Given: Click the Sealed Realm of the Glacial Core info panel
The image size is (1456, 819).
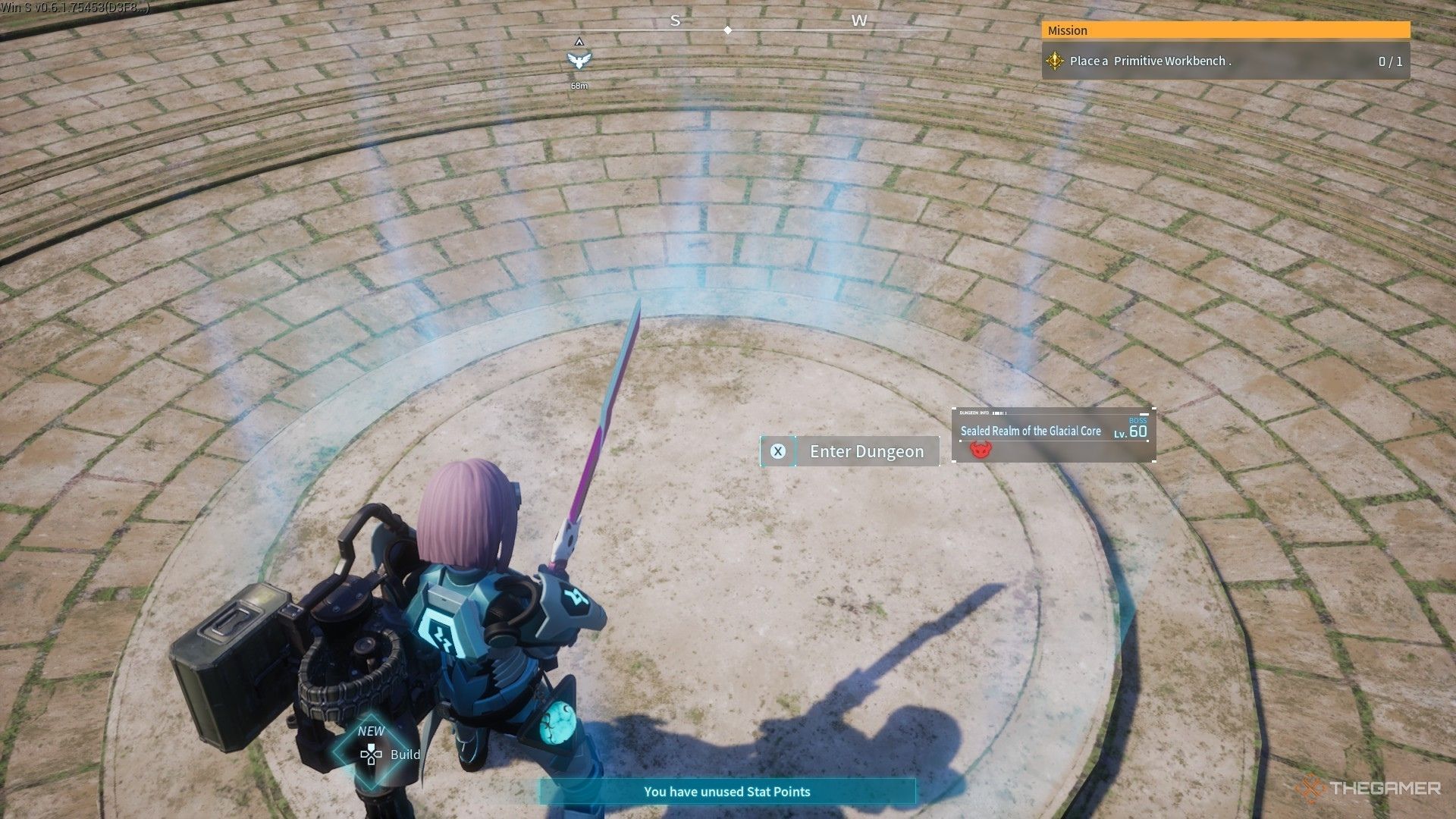Looking at the screenshot, I should click(1053, 435).
